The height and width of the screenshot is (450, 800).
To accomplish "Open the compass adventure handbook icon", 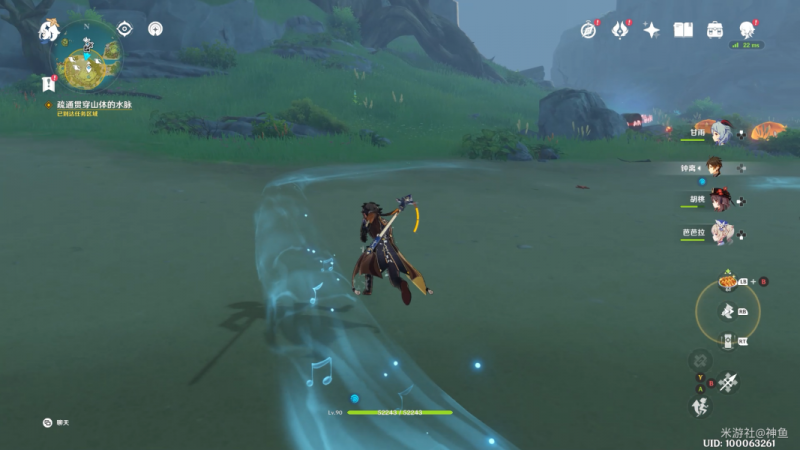I will 589,30.
